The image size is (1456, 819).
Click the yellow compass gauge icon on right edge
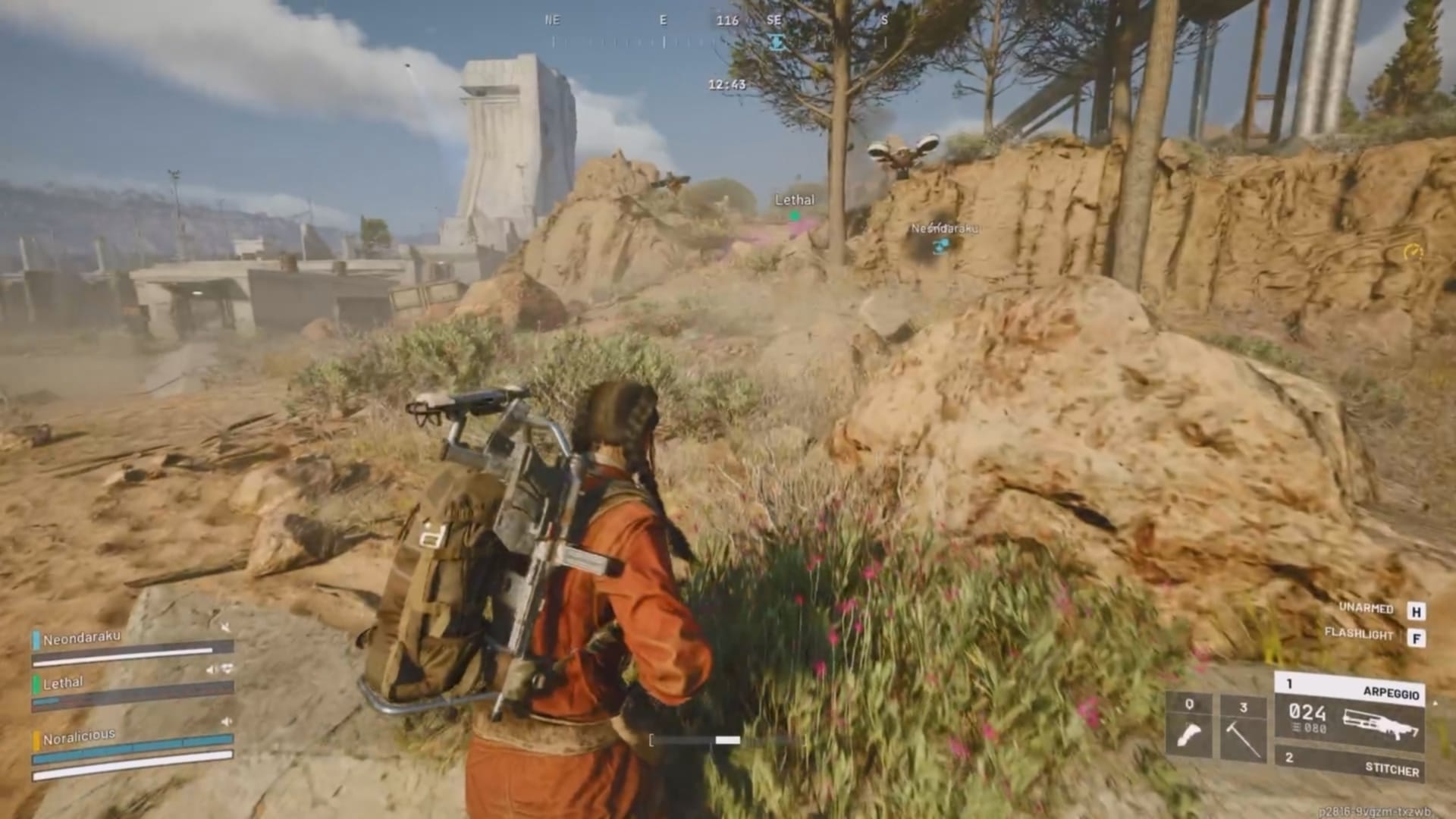click(1410, 250)
